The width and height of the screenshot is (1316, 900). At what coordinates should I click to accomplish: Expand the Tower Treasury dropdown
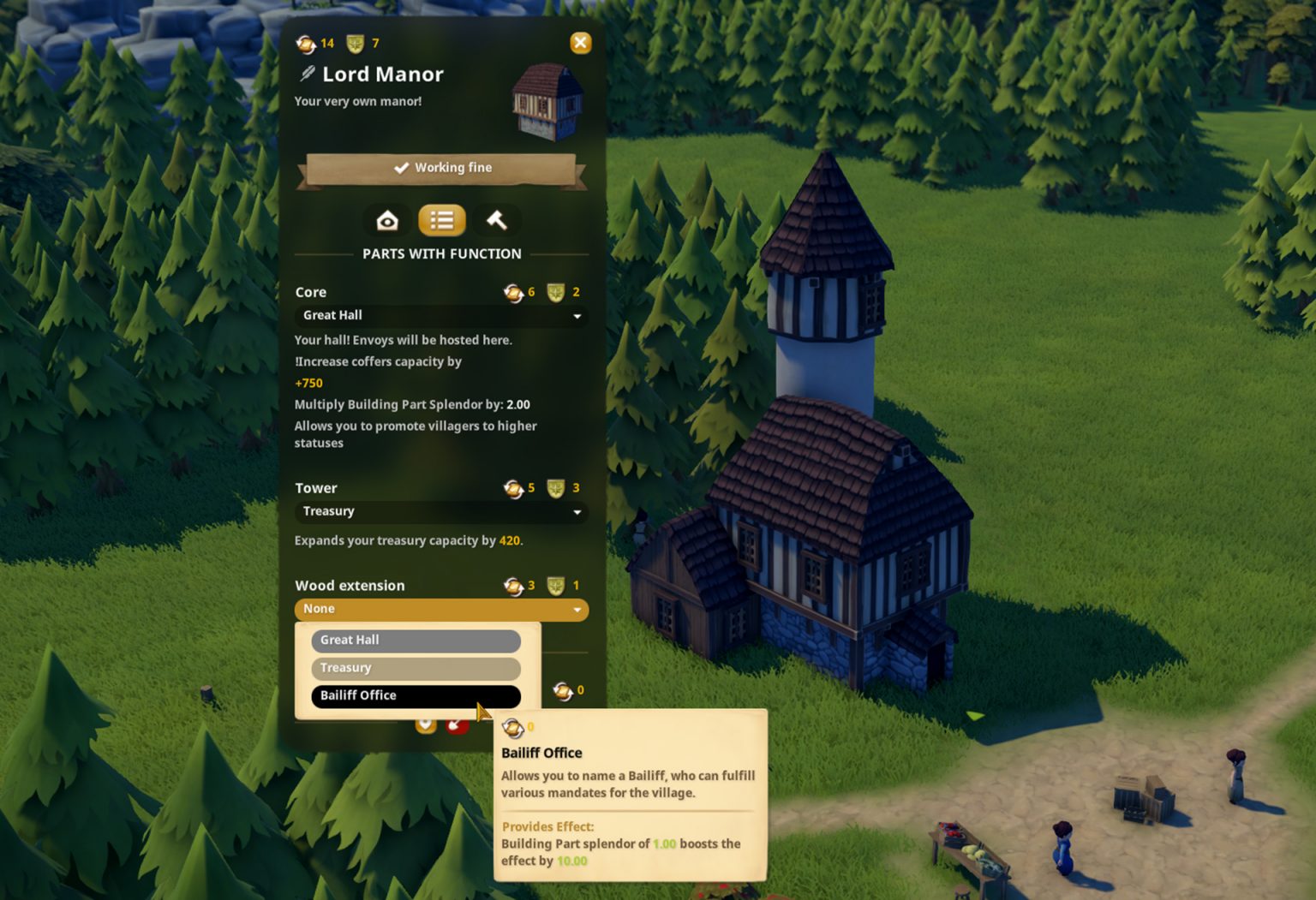click(x=440, y=511)
